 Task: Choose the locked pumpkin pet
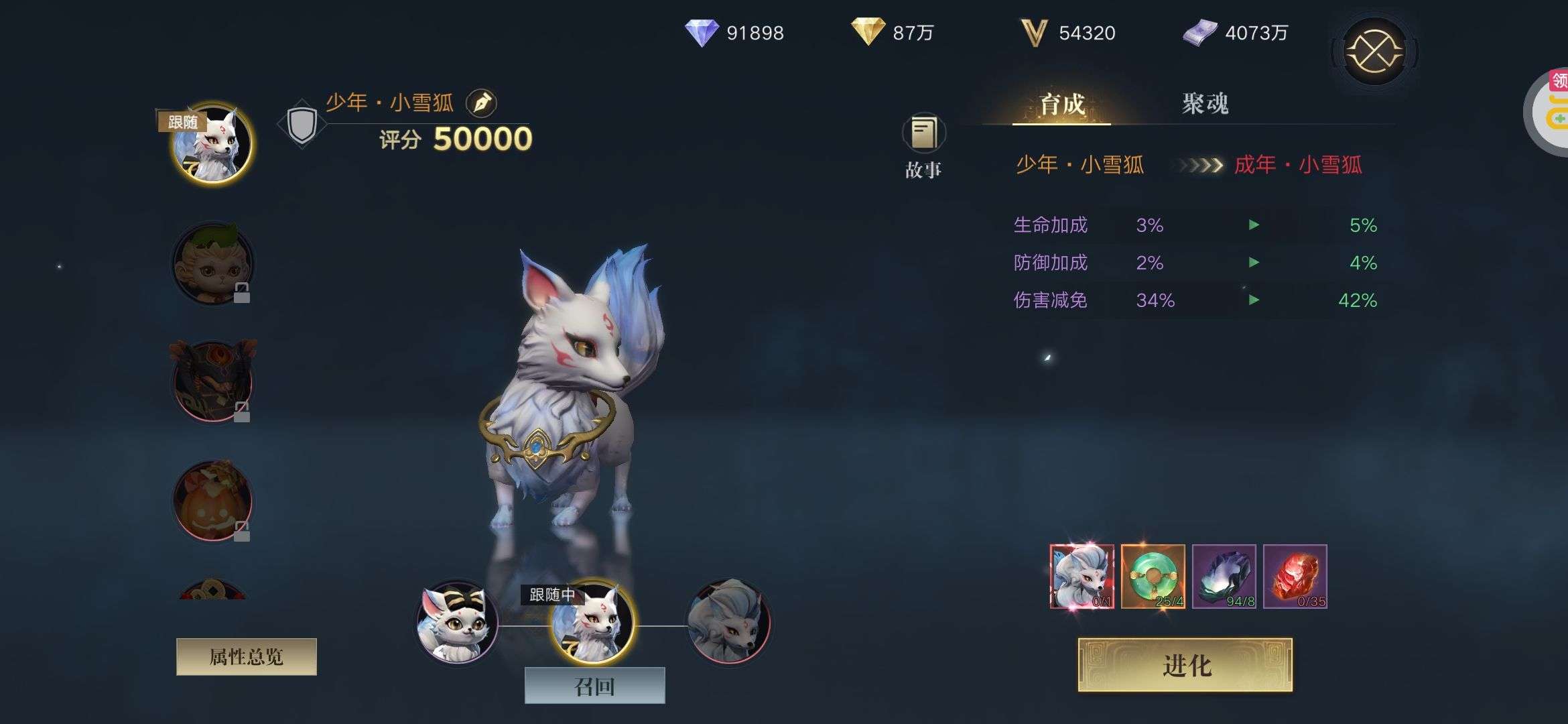(x=212, y=500)
